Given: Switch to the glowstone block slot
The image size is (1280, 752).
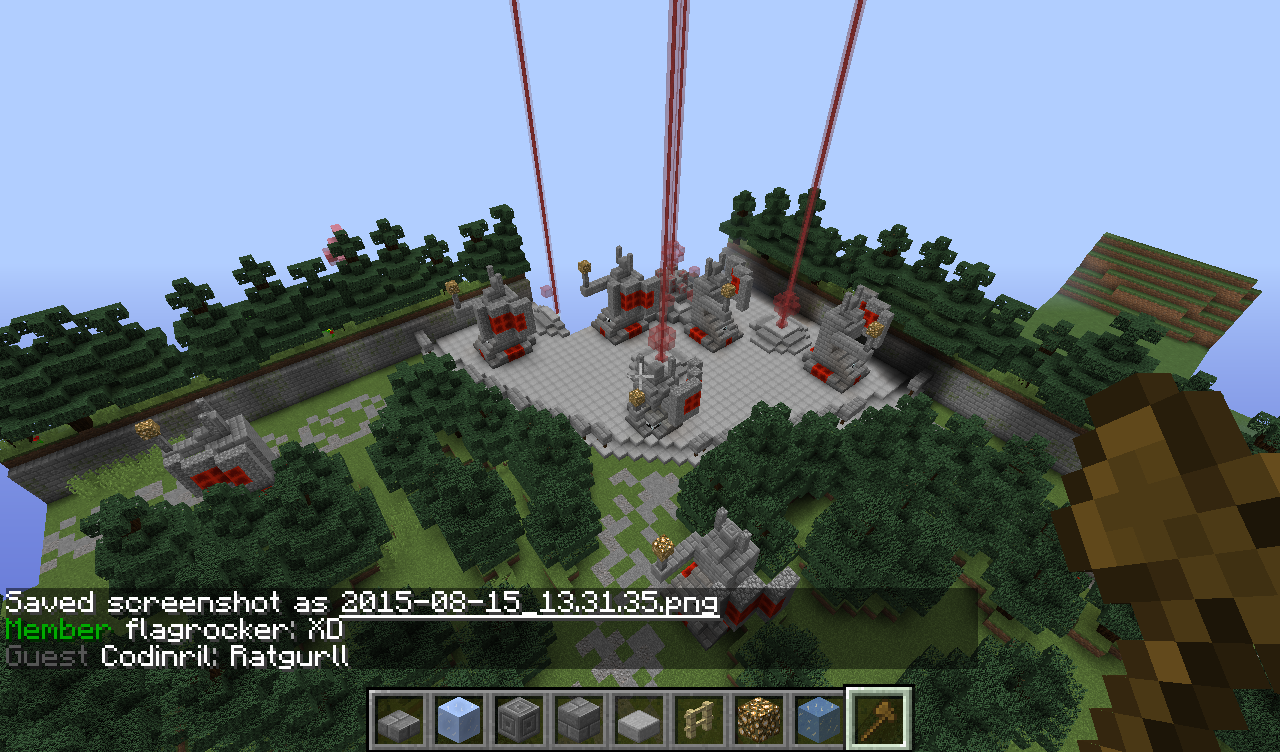Looking at the screenshot, I should [759, 718].
